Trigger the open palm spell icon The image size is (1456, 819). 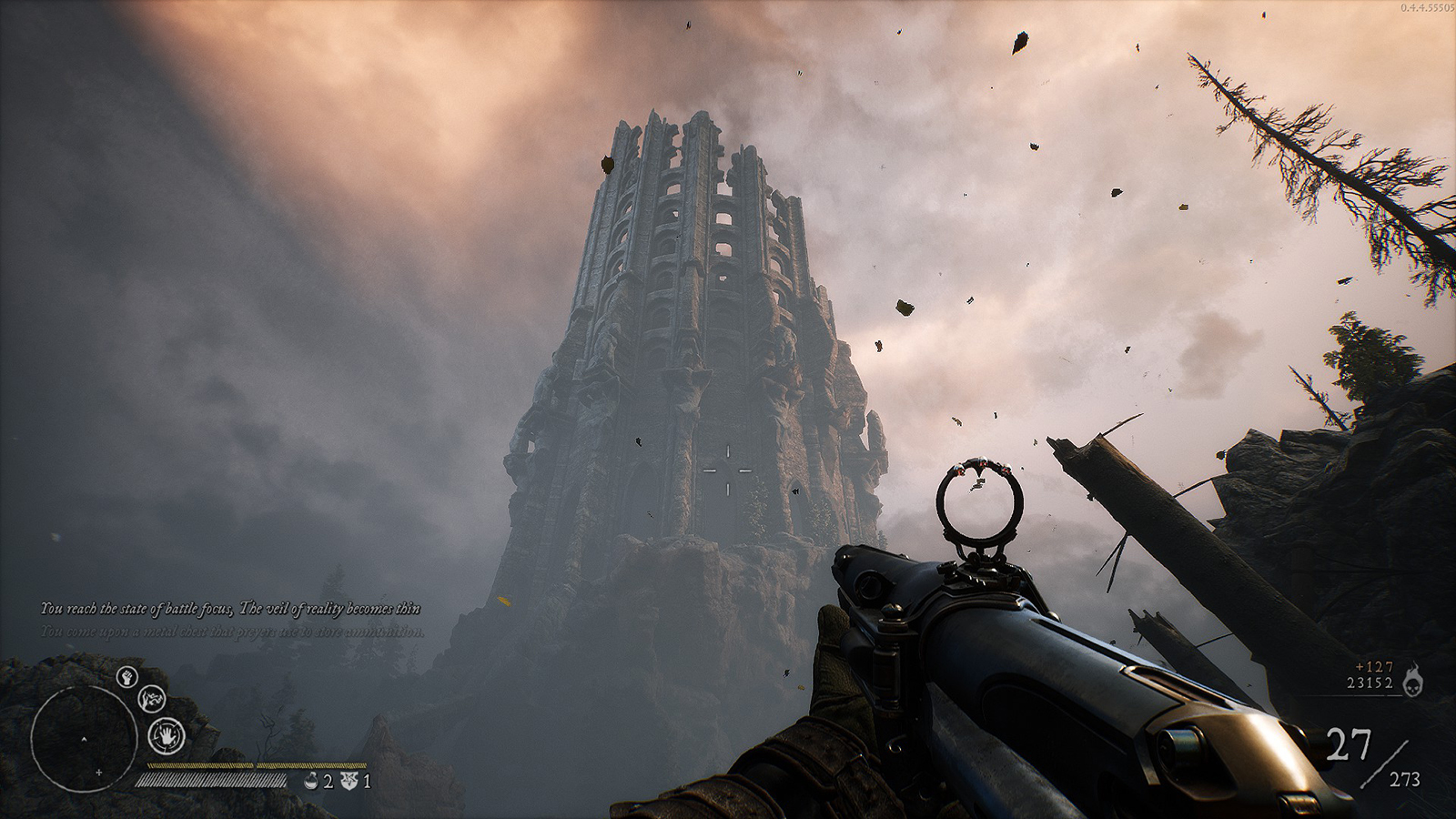point(167,733)
